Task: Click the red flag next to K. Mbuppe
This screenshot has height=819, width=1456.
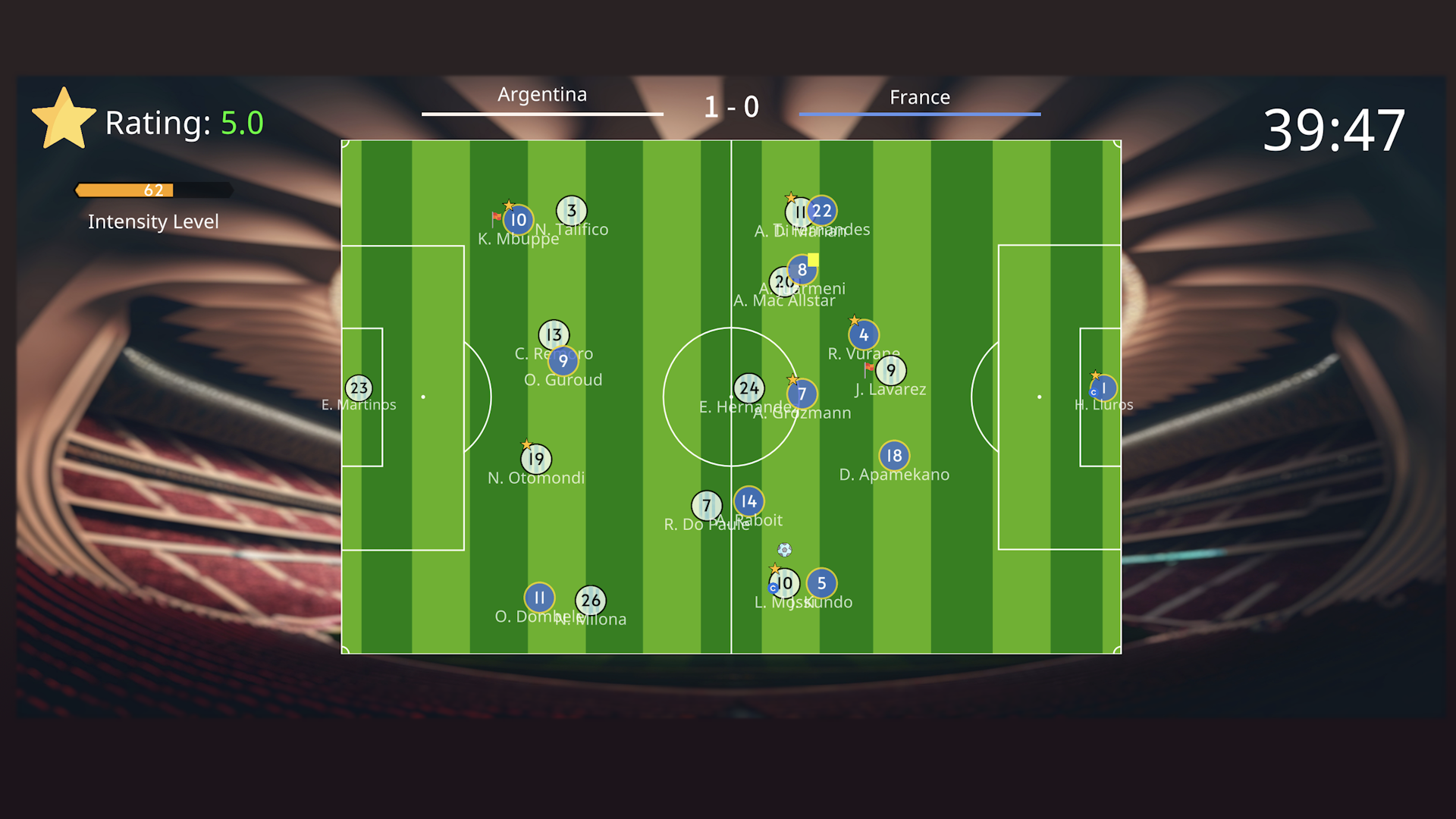Action: pos(497,216)
